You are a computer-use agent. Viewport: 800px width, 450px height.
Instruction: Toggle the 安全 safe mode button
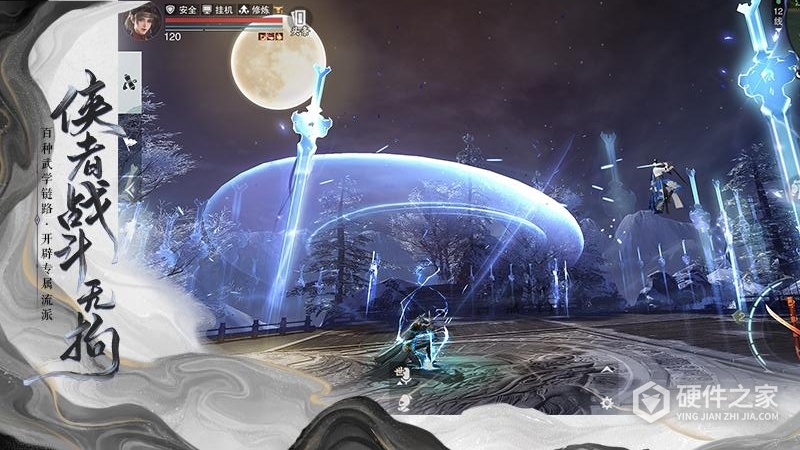pos(181,8)
